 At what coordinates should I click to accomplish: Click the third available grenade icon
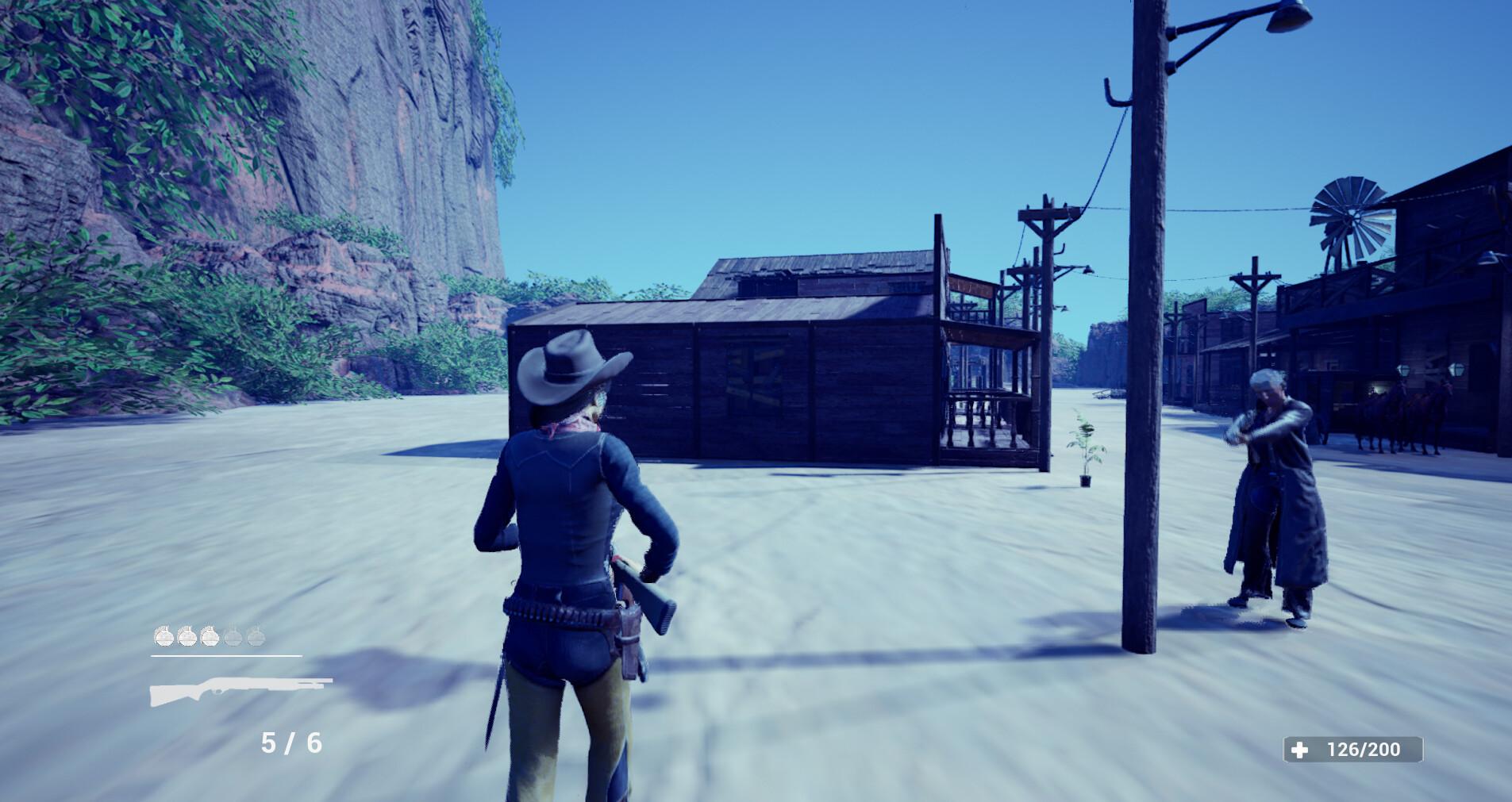point(210,635)
